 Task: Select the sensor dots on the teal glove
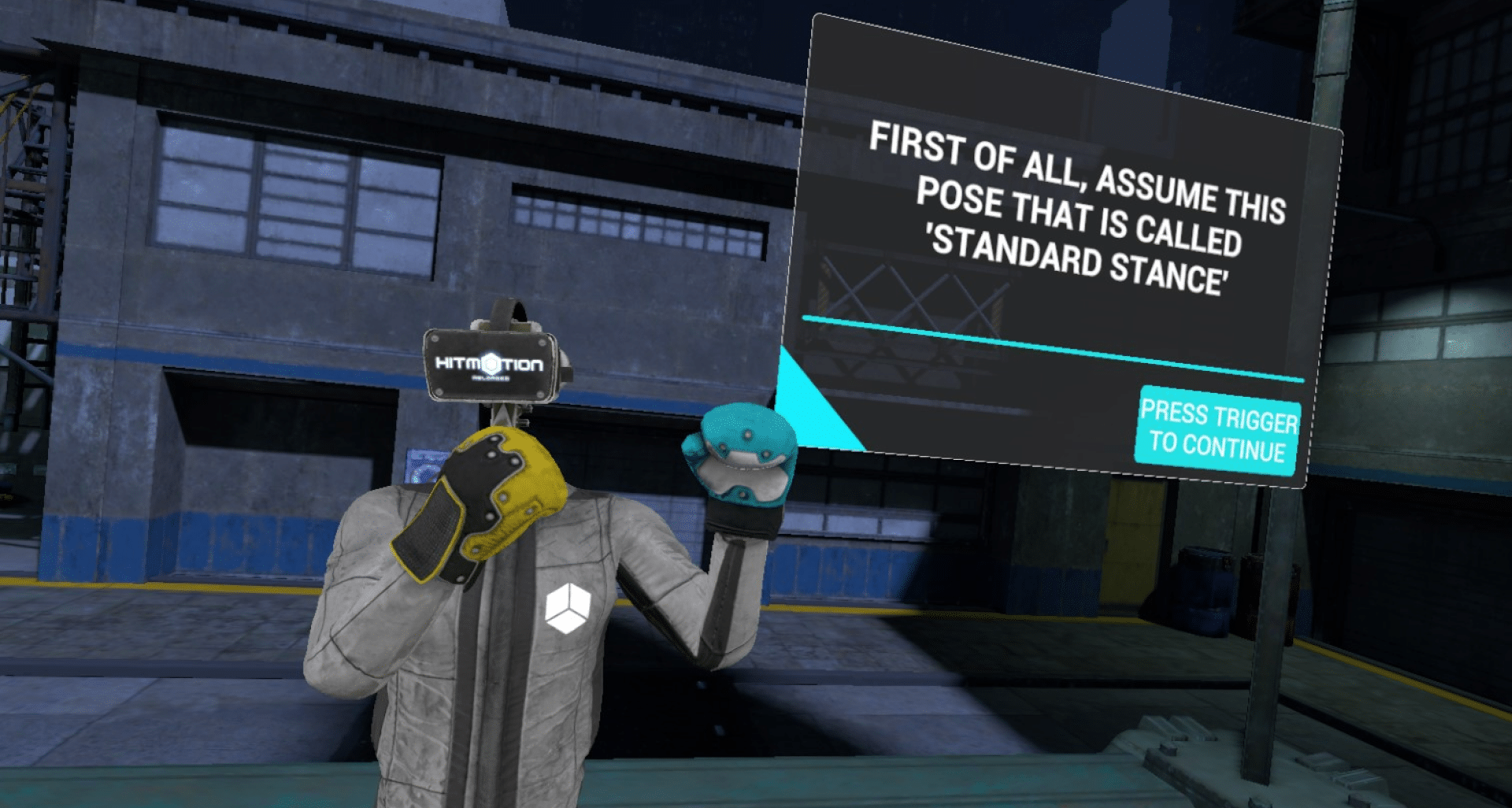coord(748,433)
